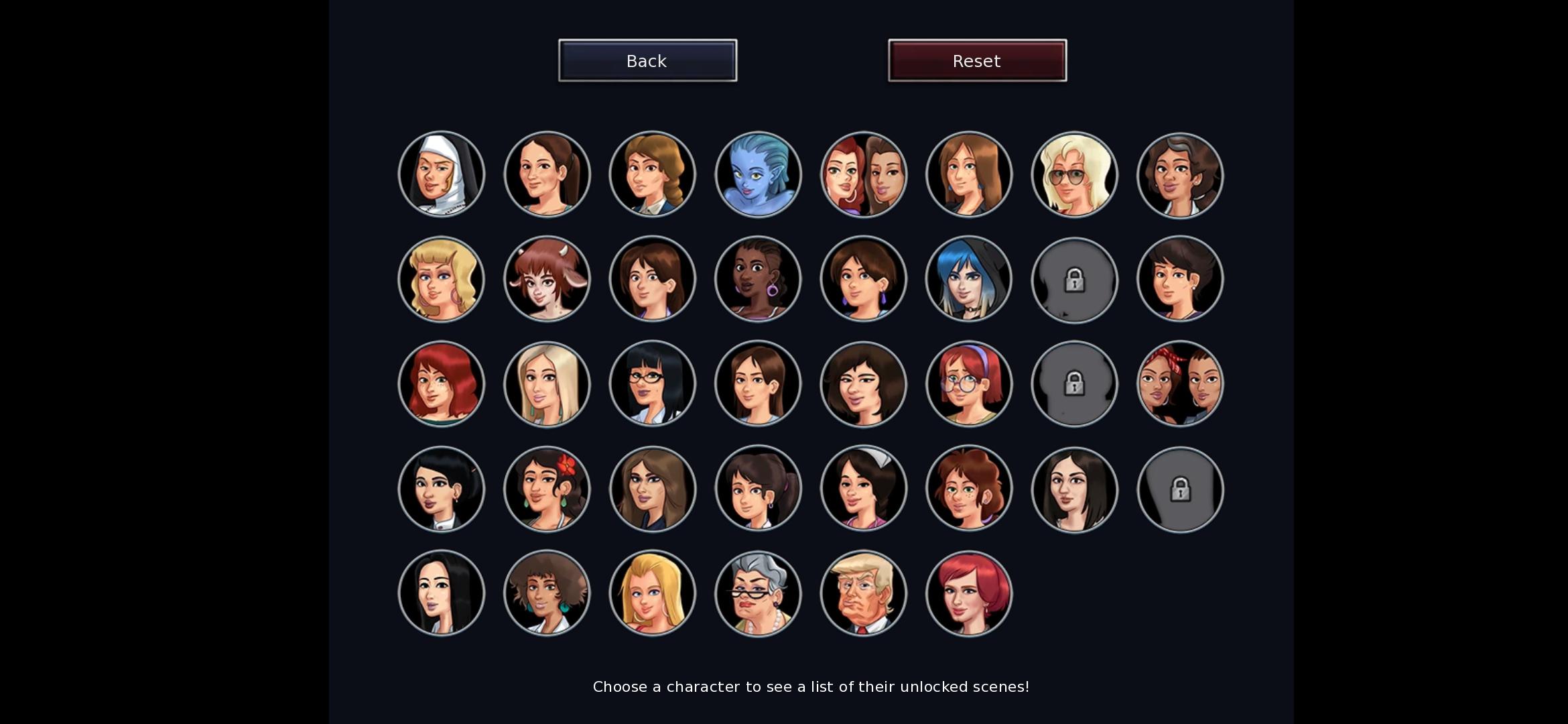Select the woman with red flower in hair

click(547, 489)
